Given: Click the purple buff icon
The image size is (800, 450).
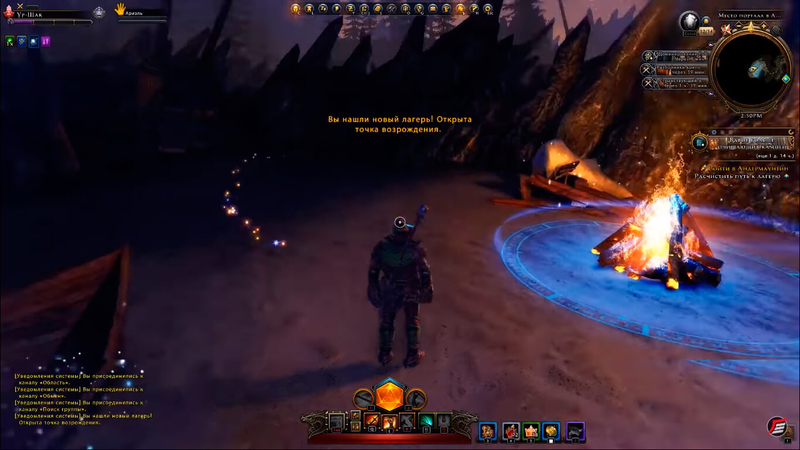Looking at the screenshot, I should 46,42.
